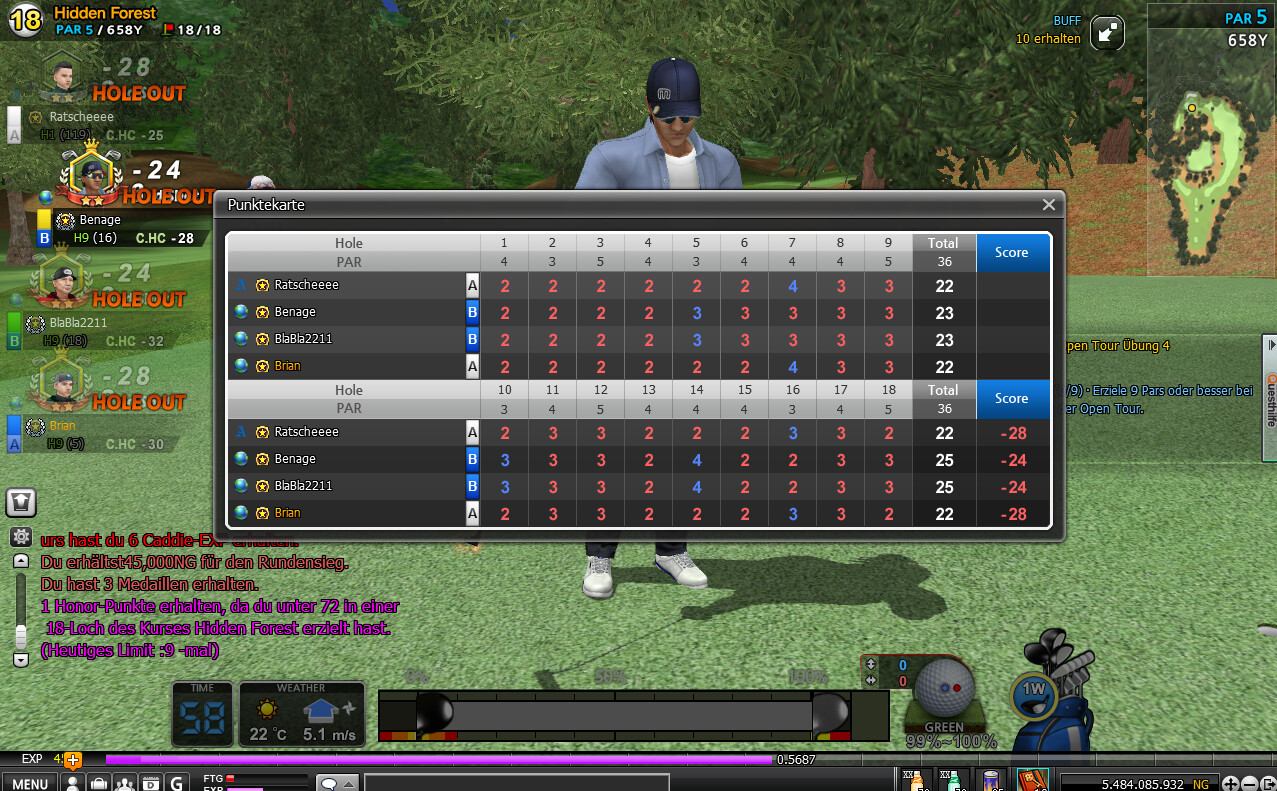Open the bag inventory icon
Image resolution: width=1277 pixels, height=791 pixels.
coord(99,783)
